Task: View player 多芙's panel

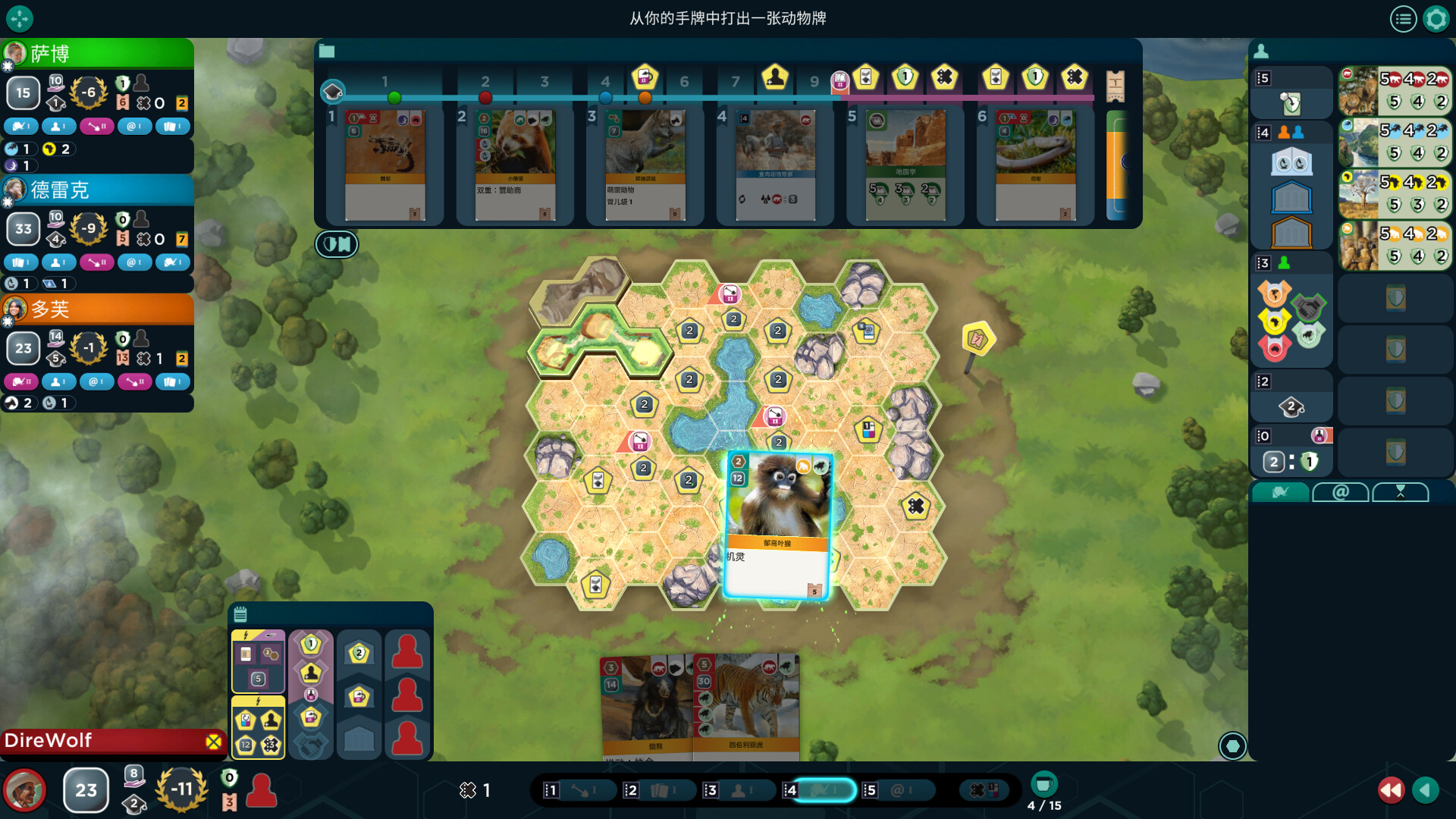Action: click(97, 309)
